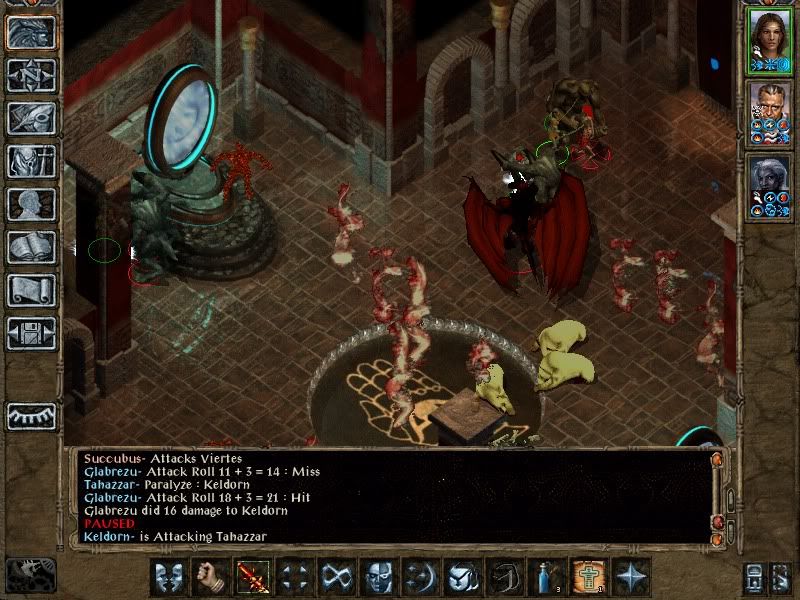Viewport: 800px width, 600px height.
Task: Use the blue potion quick item
Action: point(546,577)
